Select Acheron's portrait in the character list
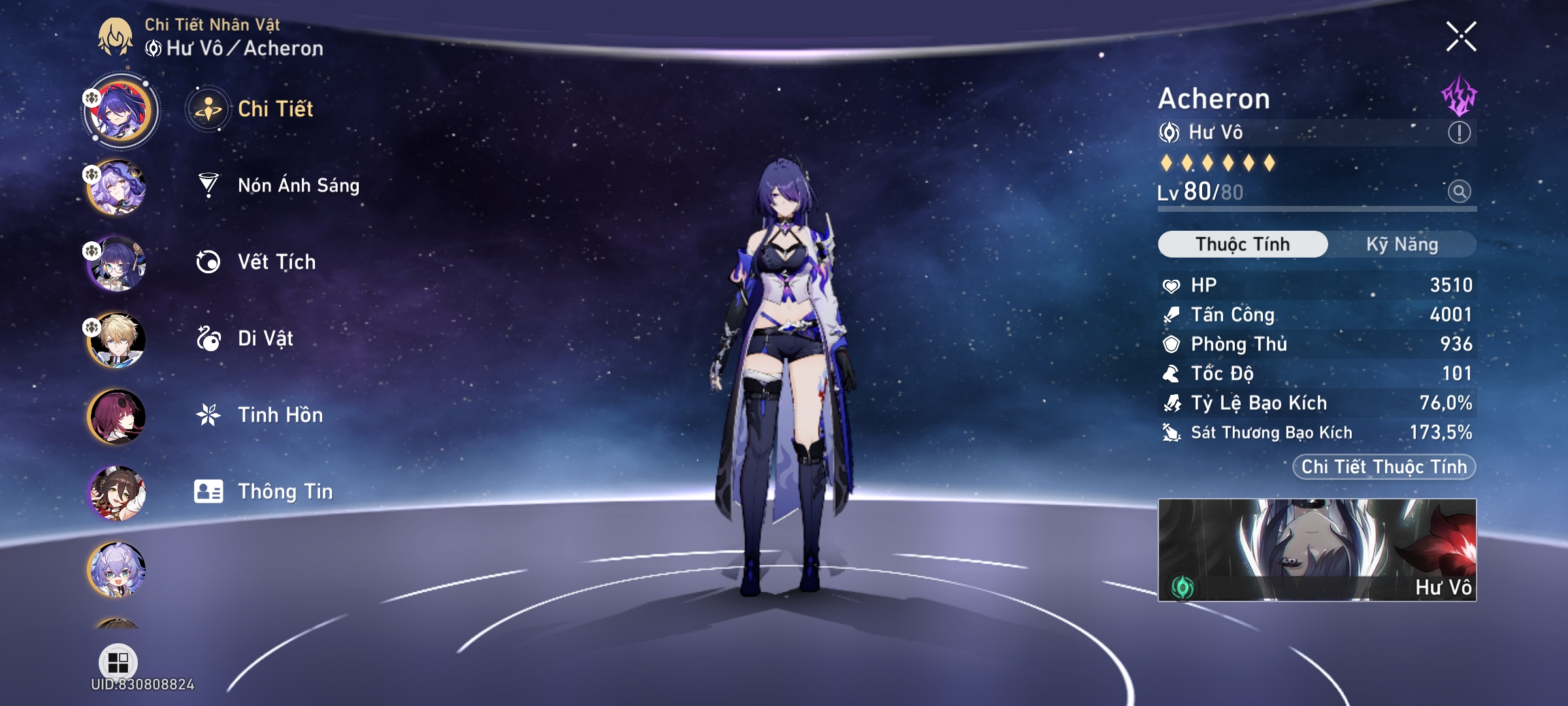Image resolution: width=1568 pixels, height=706 pixels. coord(116,110)
